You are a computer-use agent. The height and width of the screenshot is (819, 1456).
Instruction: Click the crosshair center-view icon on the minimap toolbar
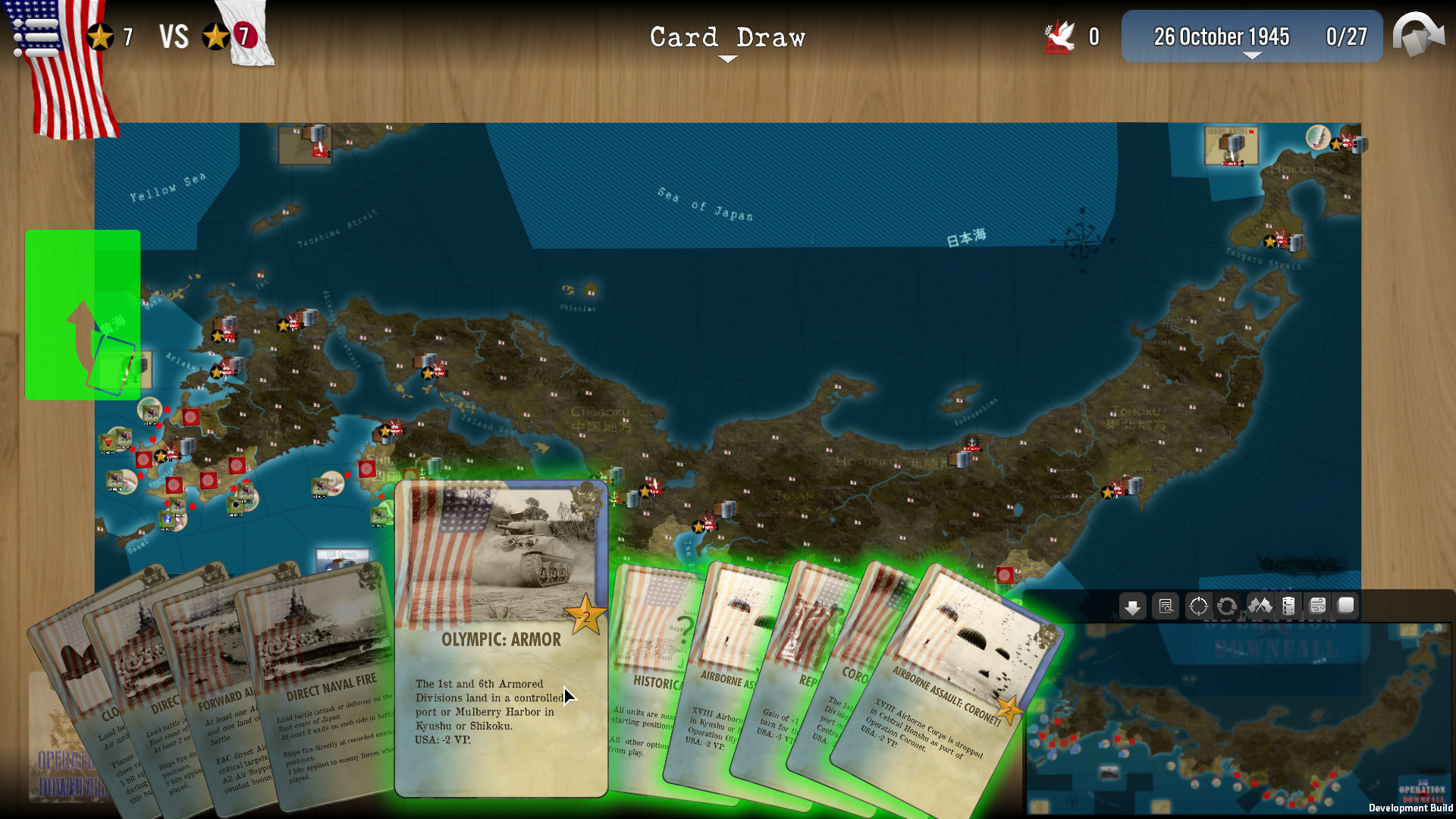(x=1198, y=607)
